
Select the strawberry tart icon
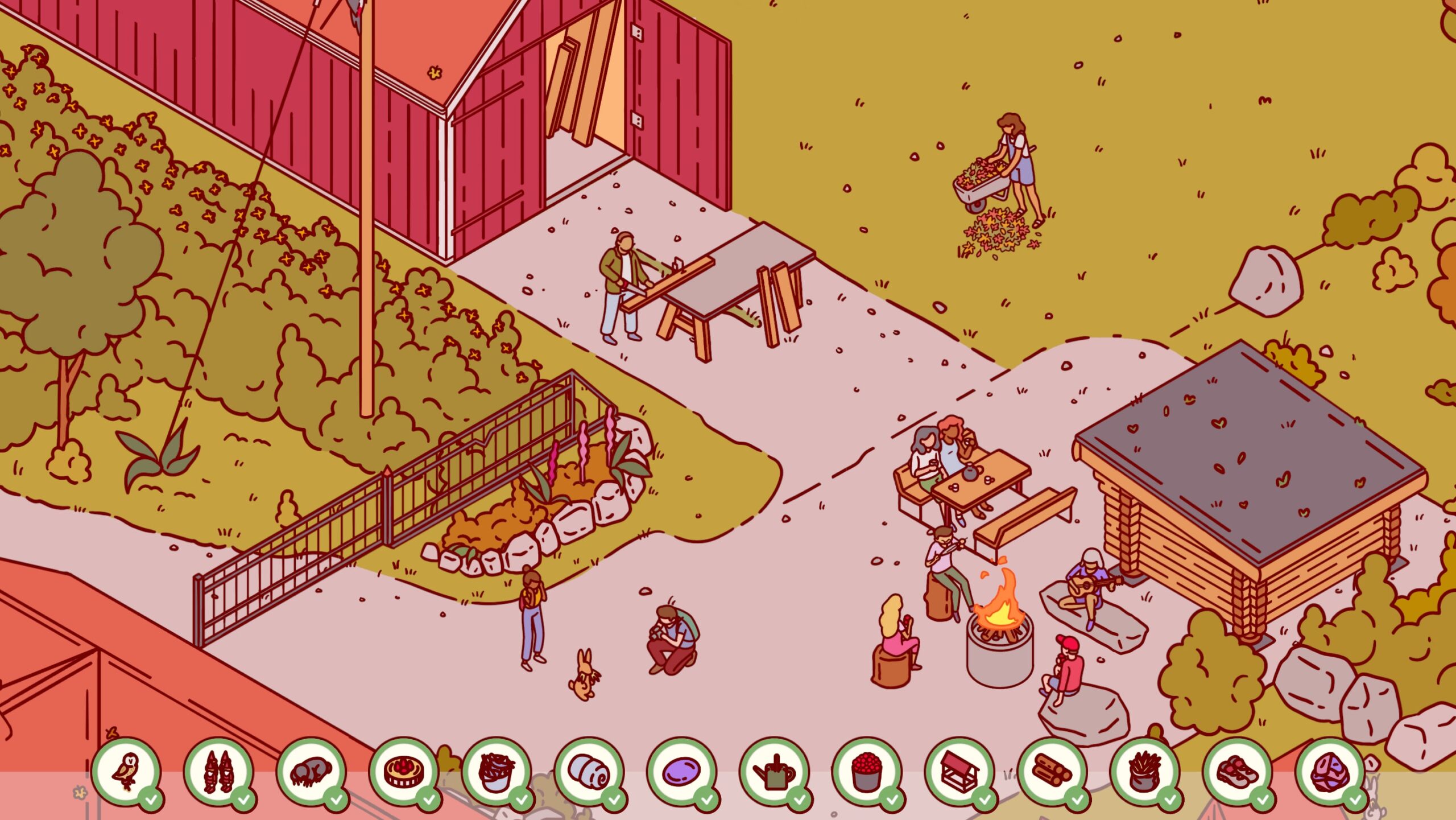pos(404,772)
